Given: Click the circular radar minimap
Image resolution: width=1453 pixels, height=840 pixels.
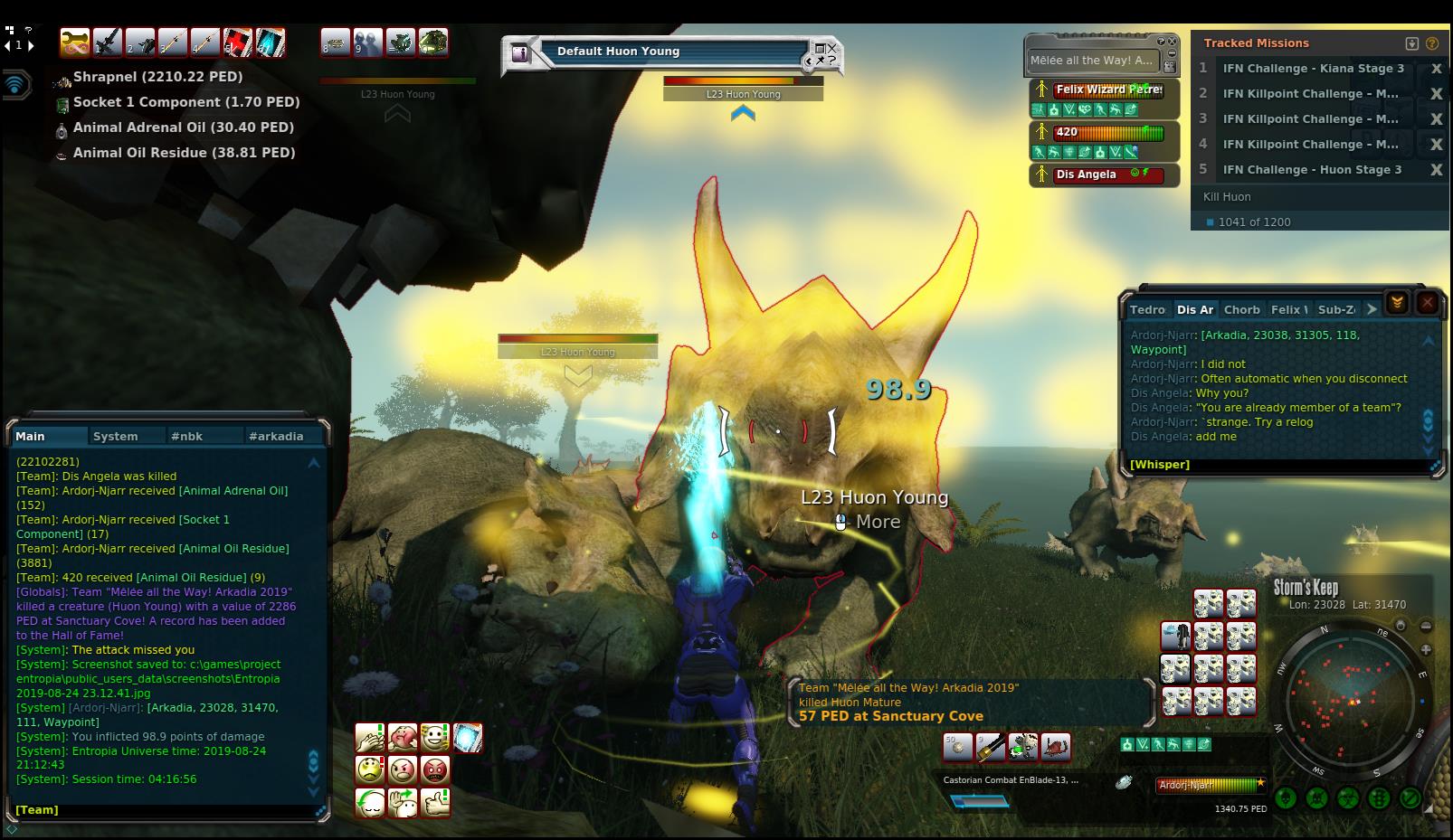Looking at the screenshot, I should point(1350,702).
